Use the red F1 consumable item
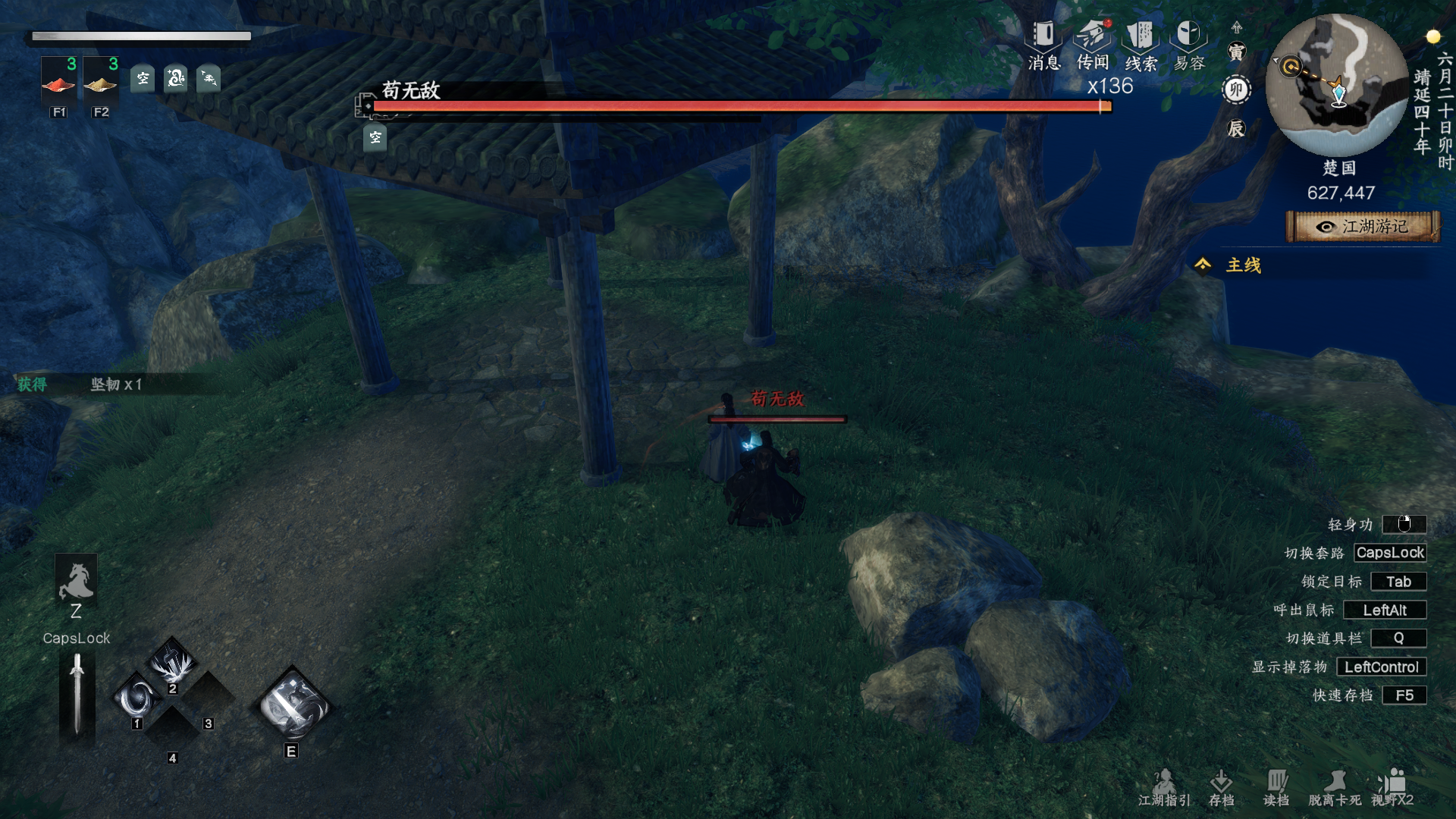Image resolution: width=1456 pixels, height=819 pixels. click(x=58, y=83)
